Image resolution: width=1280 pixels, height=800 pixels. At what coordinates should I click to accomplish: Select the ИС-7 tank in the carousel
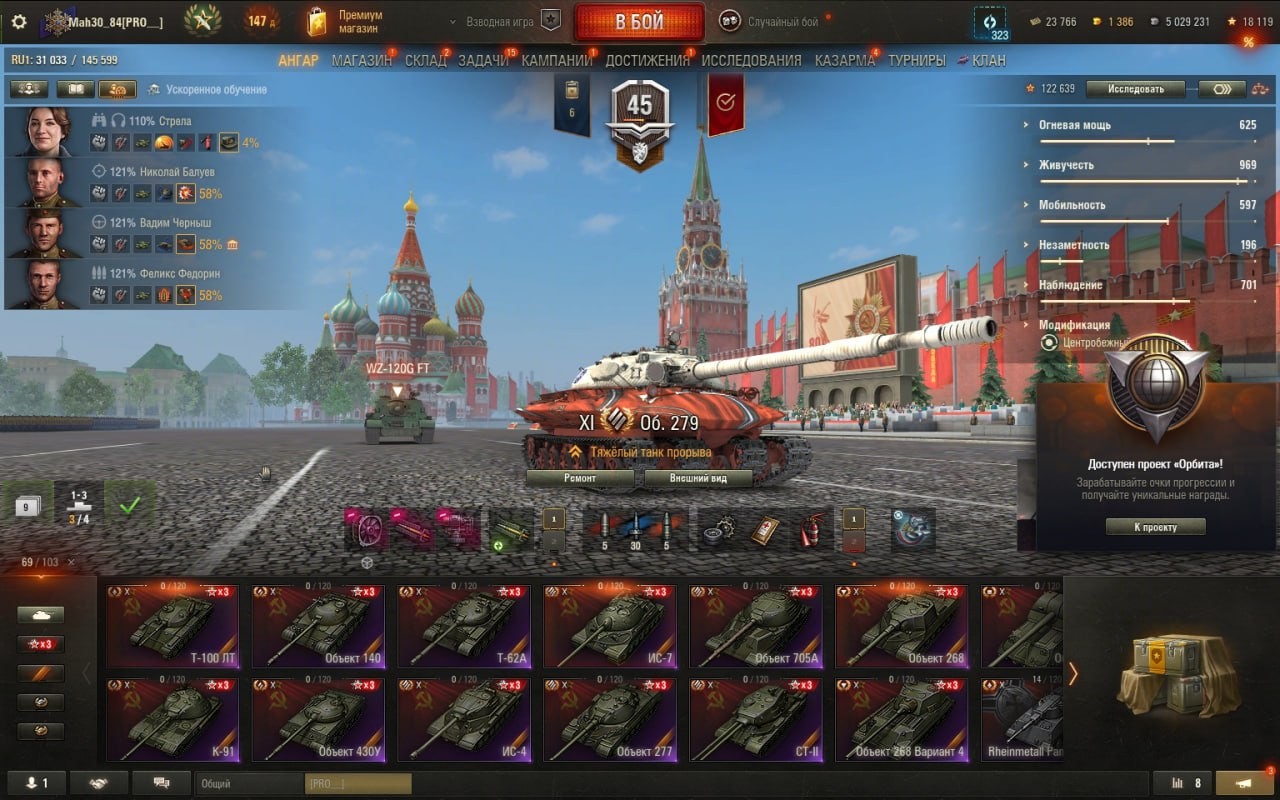[x=609, y=627]
